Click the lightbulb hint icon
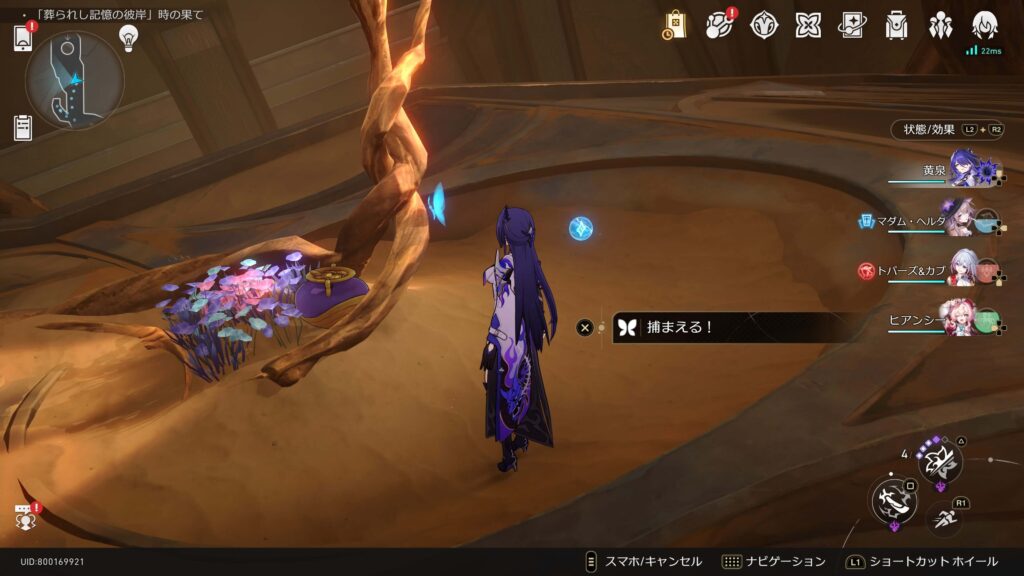Viewport: 1024px width, 576px height. (x=128, y=37)
